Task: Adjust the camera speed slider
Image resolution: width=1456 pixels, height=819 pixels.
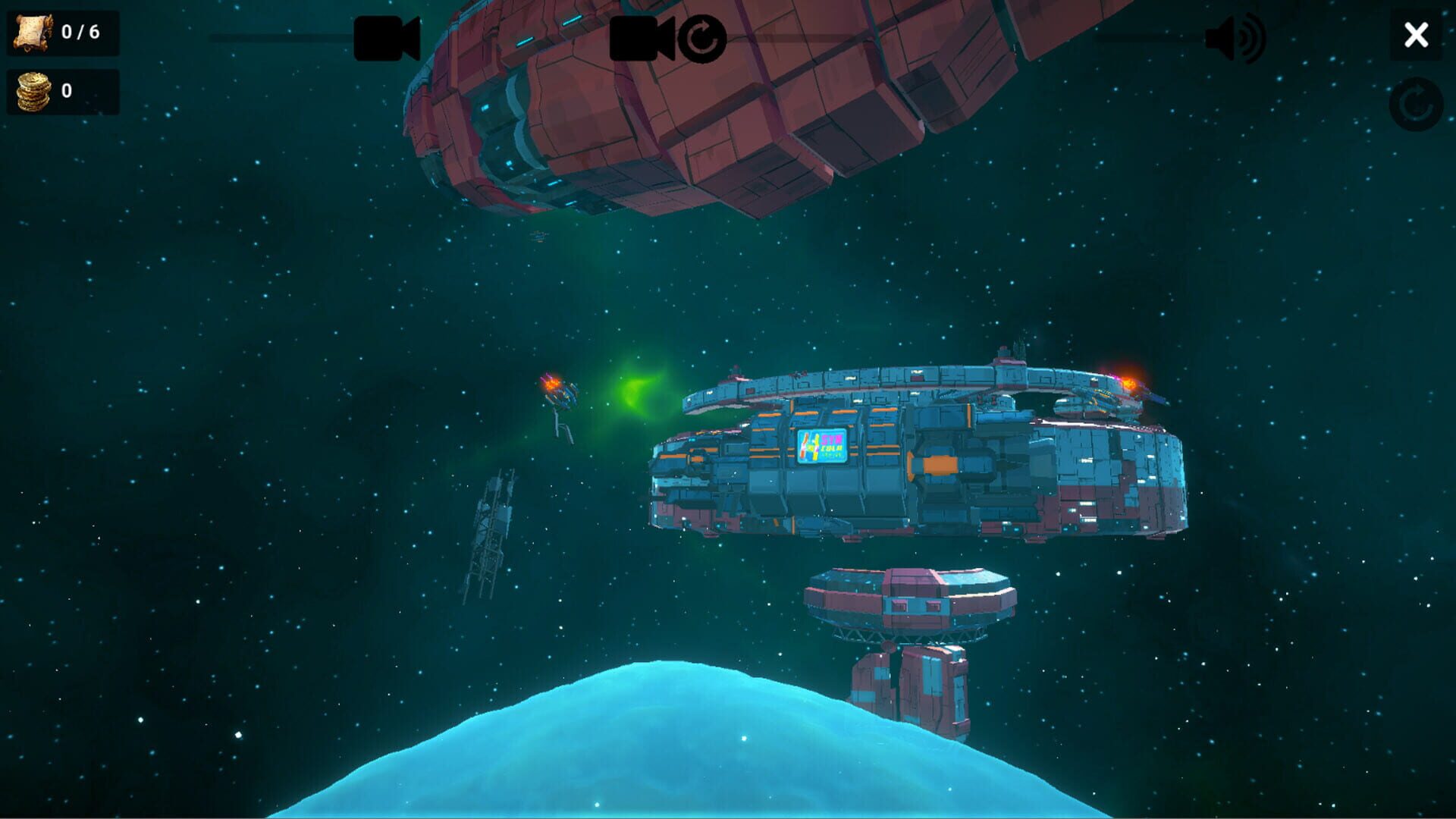Action: 281,35
